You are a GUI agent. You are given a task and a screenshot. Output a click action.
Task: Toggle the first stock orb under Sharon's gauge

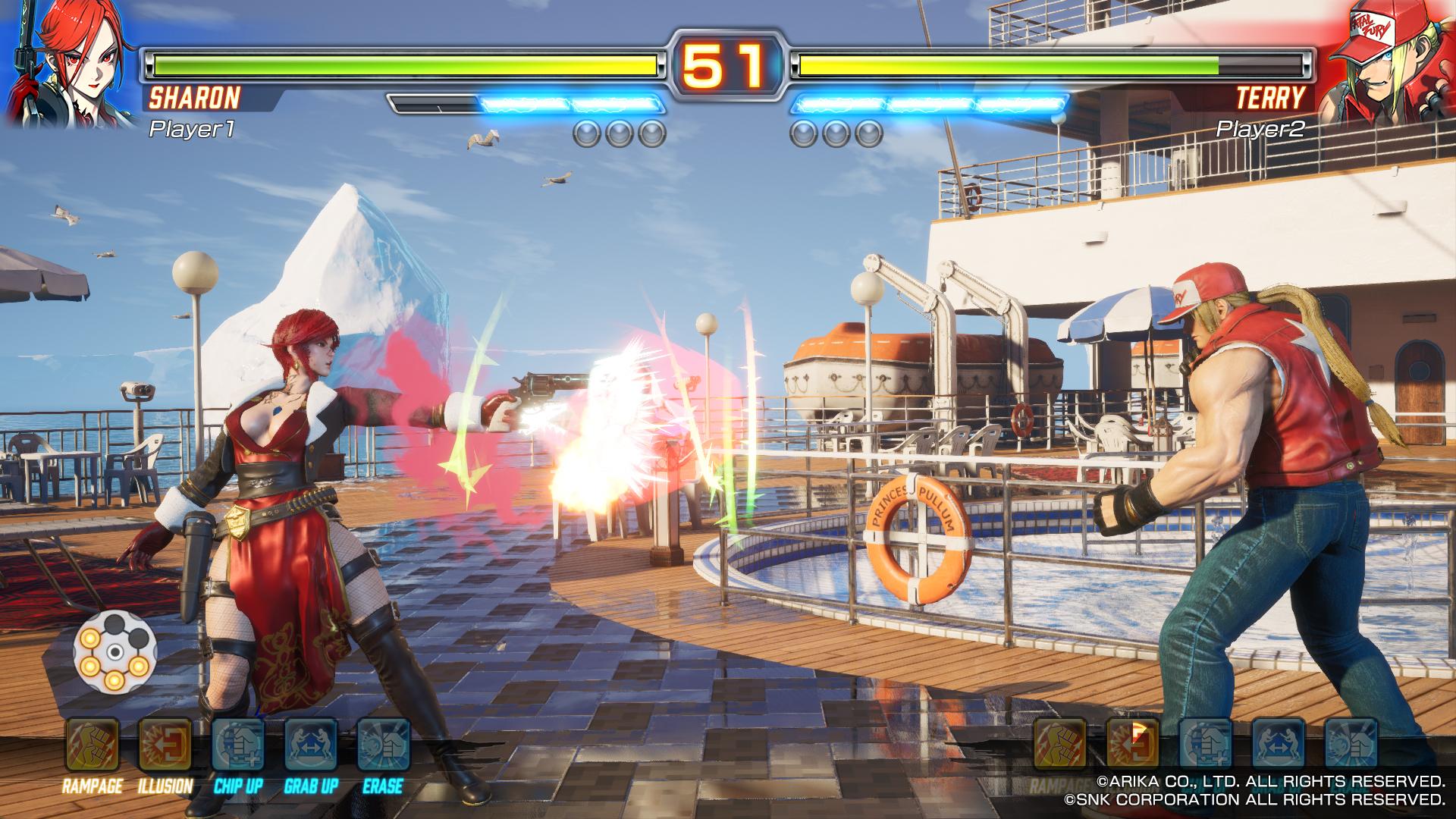click(x=585, y=134)
